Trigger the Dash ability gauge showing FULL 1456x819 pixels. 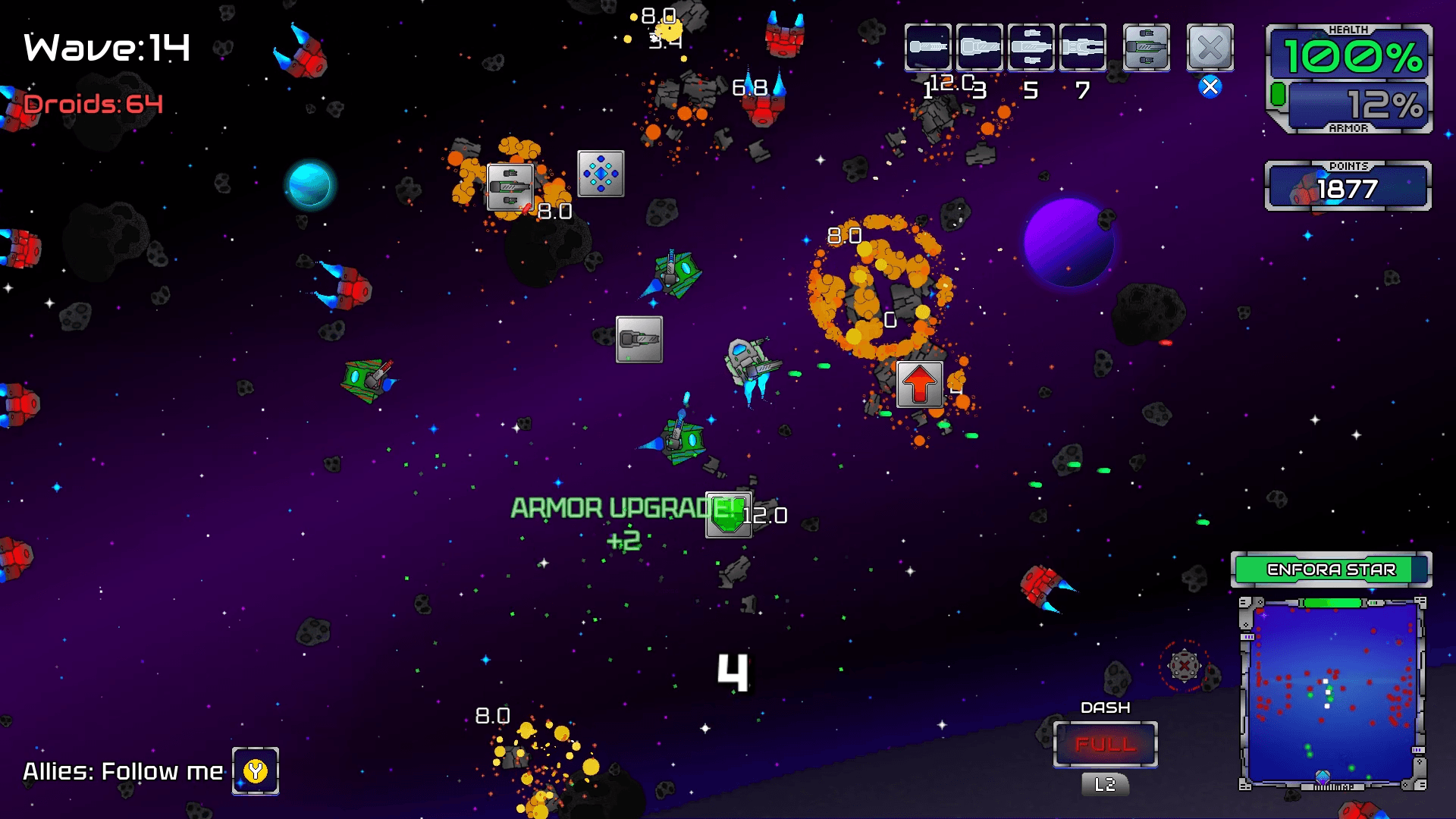[1105, 744]
